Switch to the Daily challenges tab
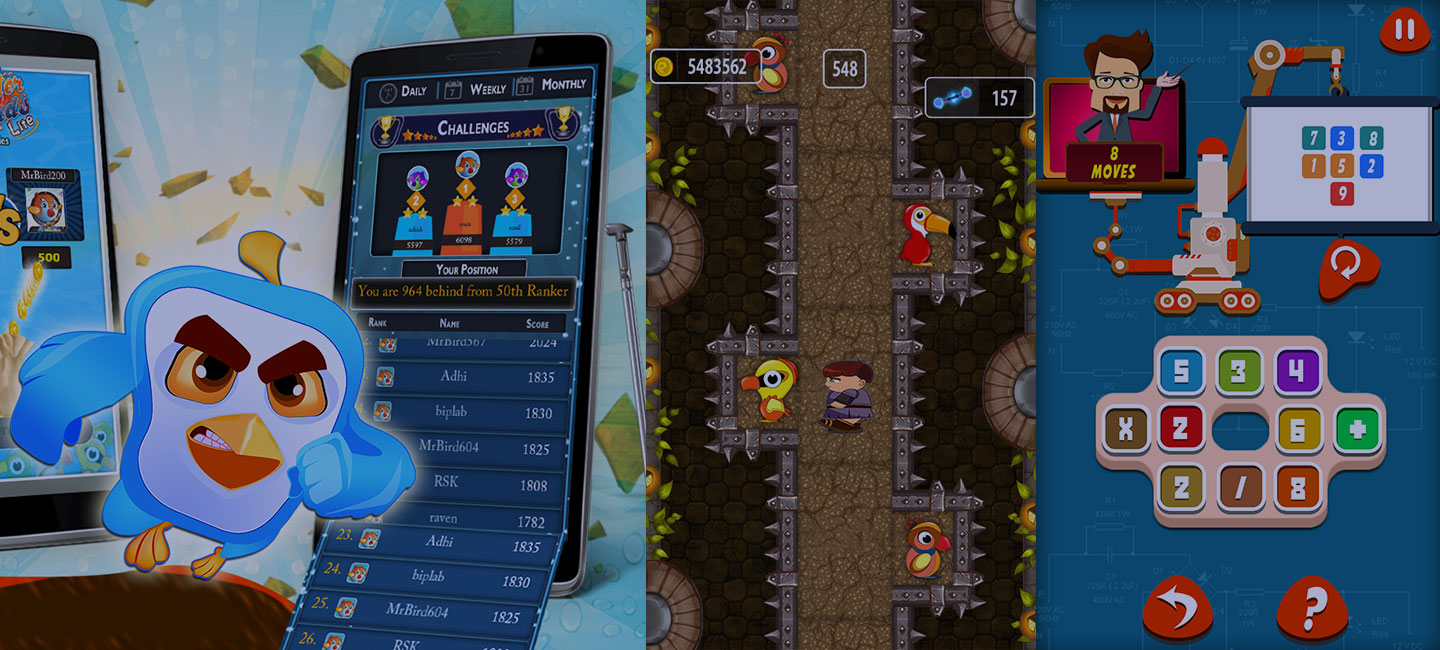Image resolution: width=1440 pixels, height=650 pixels. tap(403, 92)
